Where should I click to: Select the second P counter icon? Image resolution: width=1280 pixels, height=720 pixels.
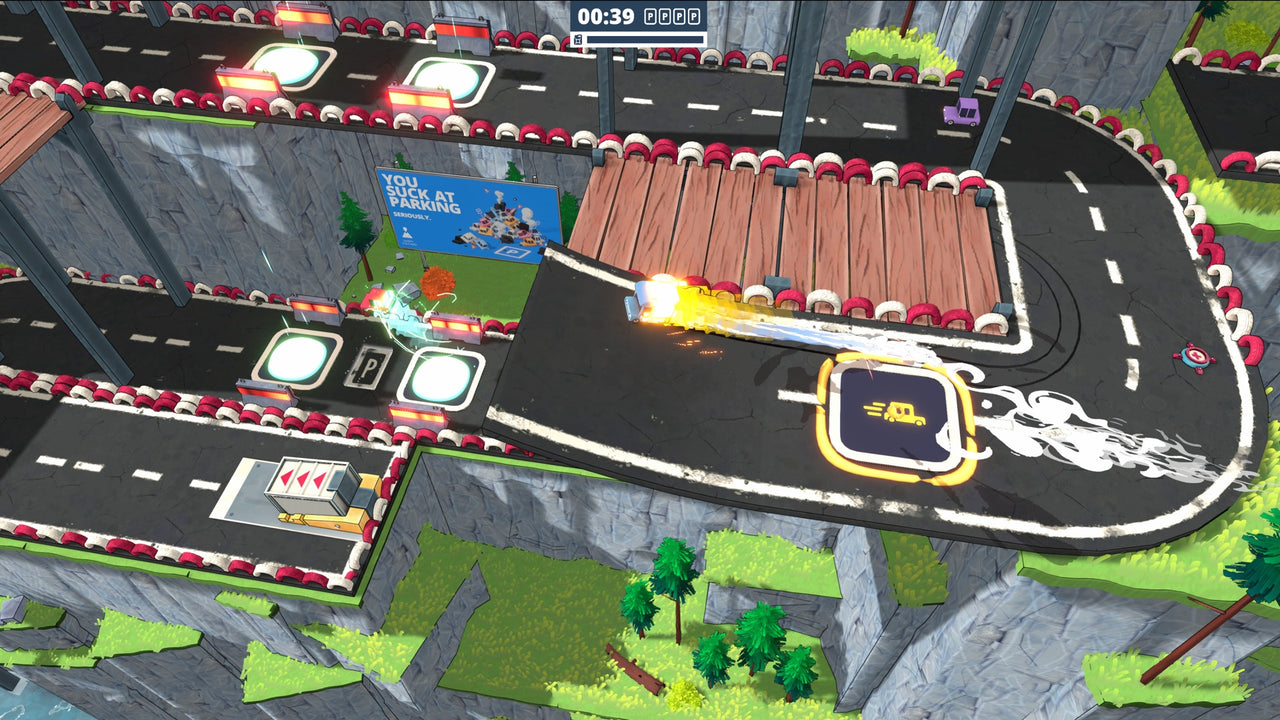pyautogui.click(x=663, y=15)
